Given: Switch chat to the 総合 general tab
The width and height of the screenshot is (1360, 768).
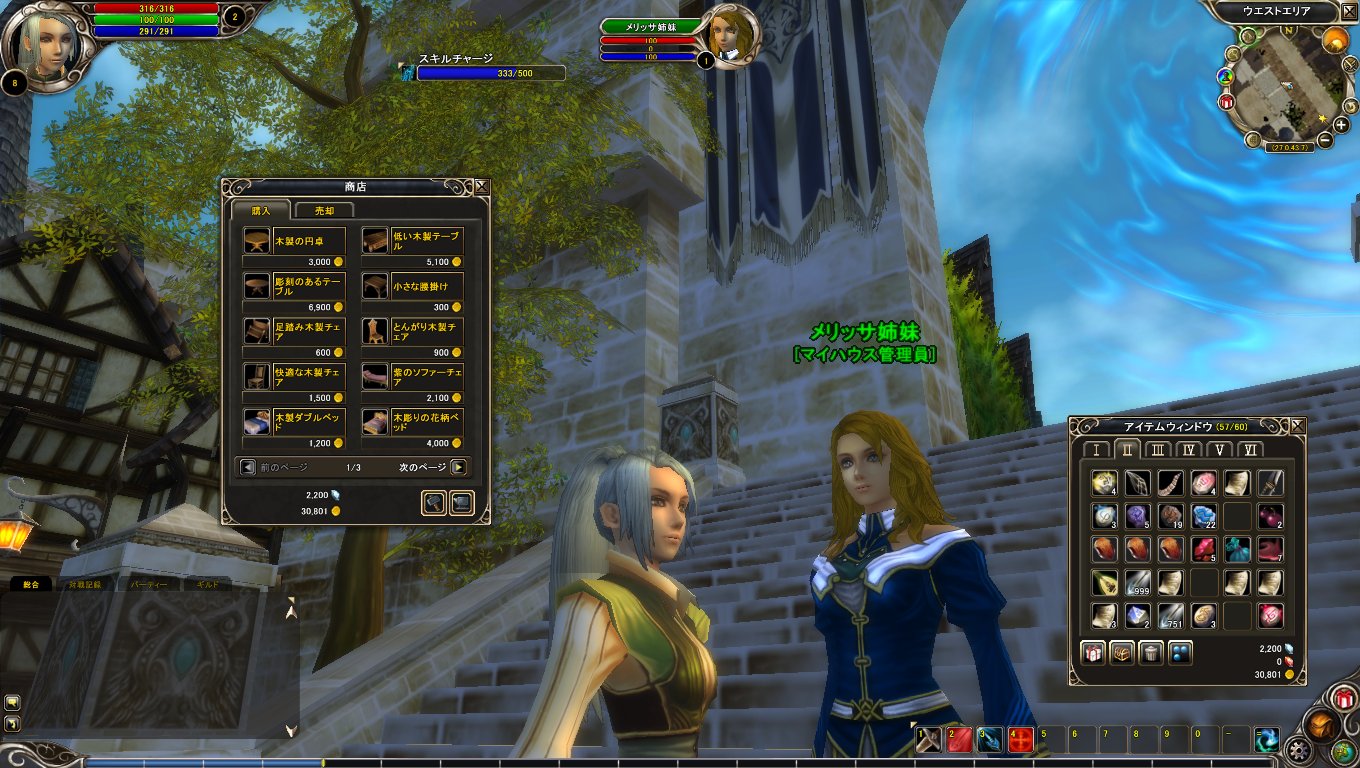Looking at the screenshot, I should (30, 583).
